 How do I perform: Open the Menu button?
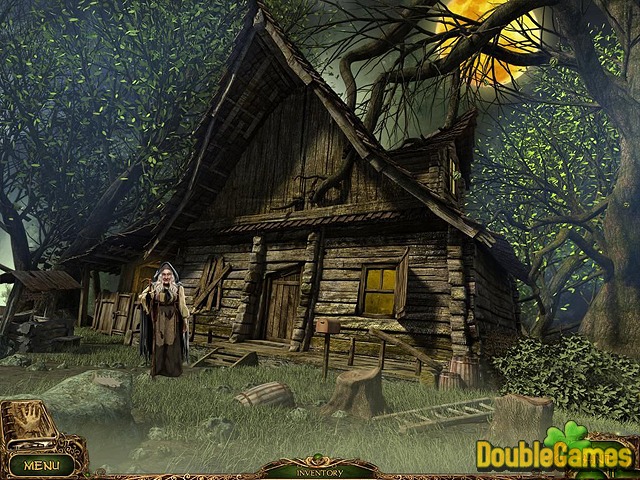[41, 465]
